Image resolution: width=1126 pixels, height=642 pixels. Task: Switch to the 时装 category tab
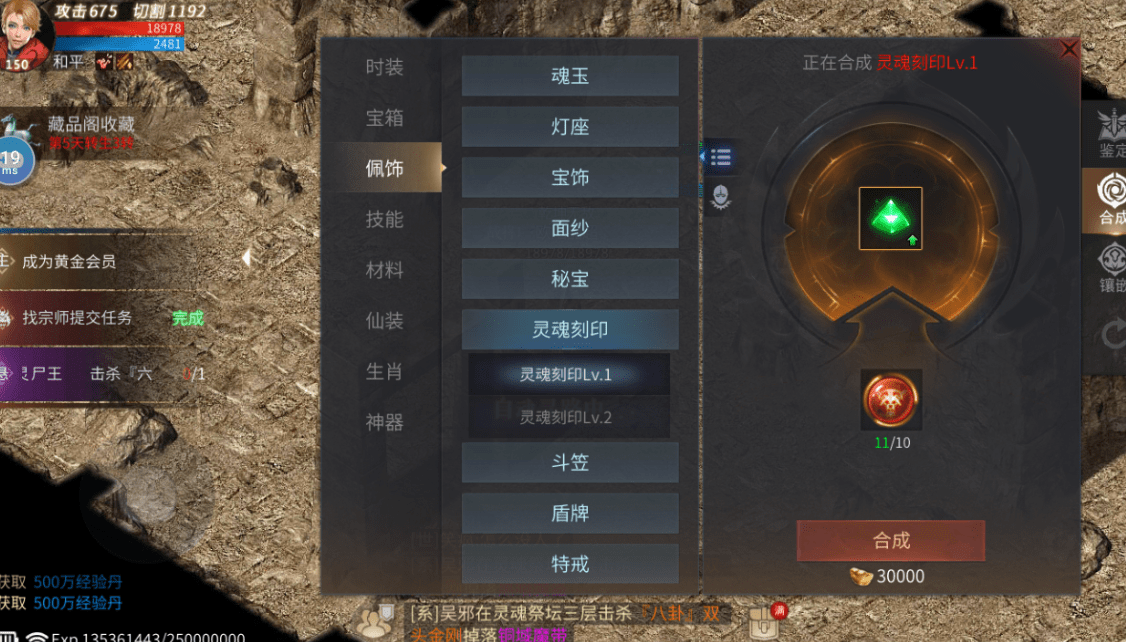coord(384,67)
